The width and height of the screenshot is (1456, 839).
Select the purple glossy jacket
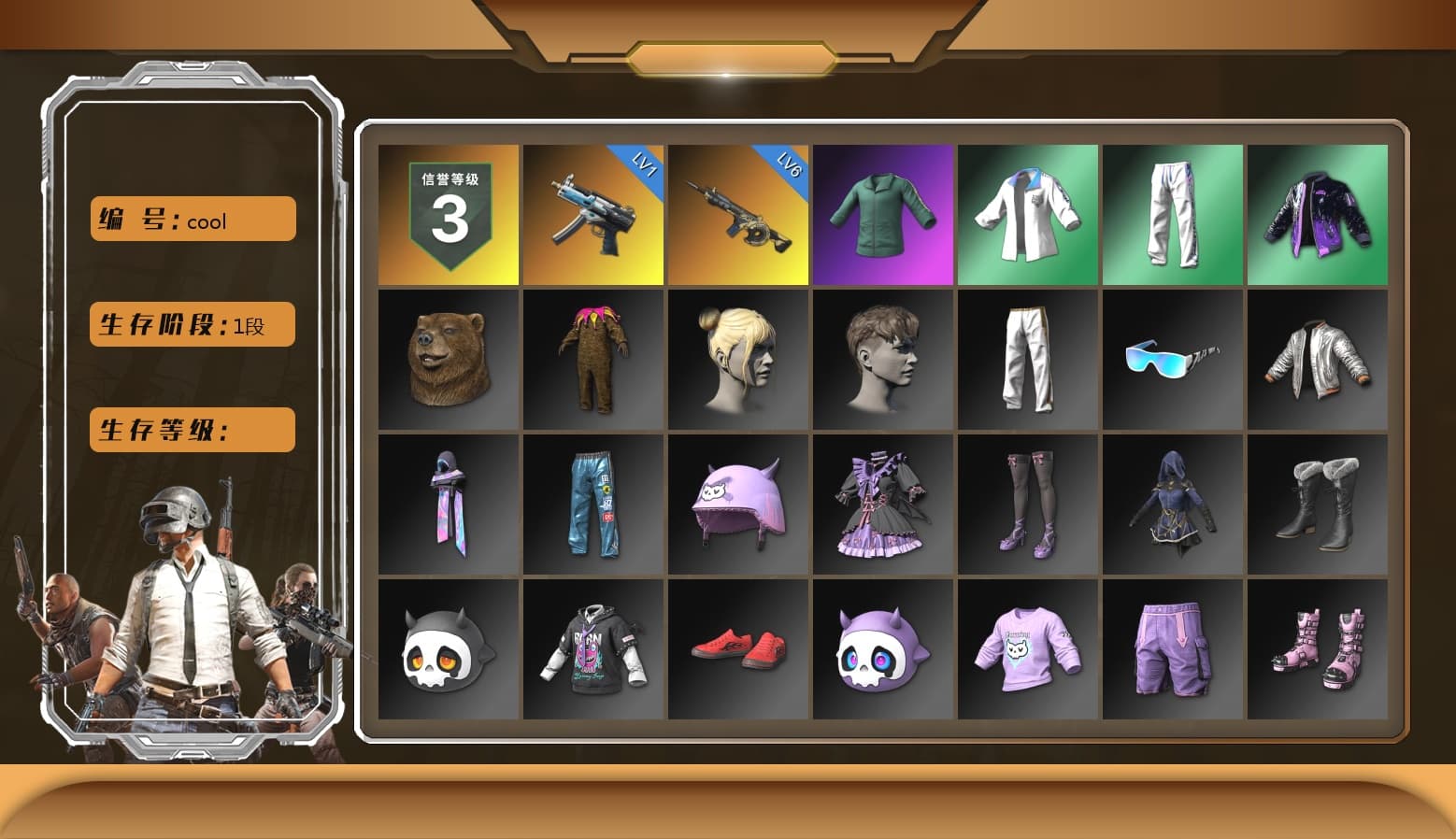coord(1318,213)
